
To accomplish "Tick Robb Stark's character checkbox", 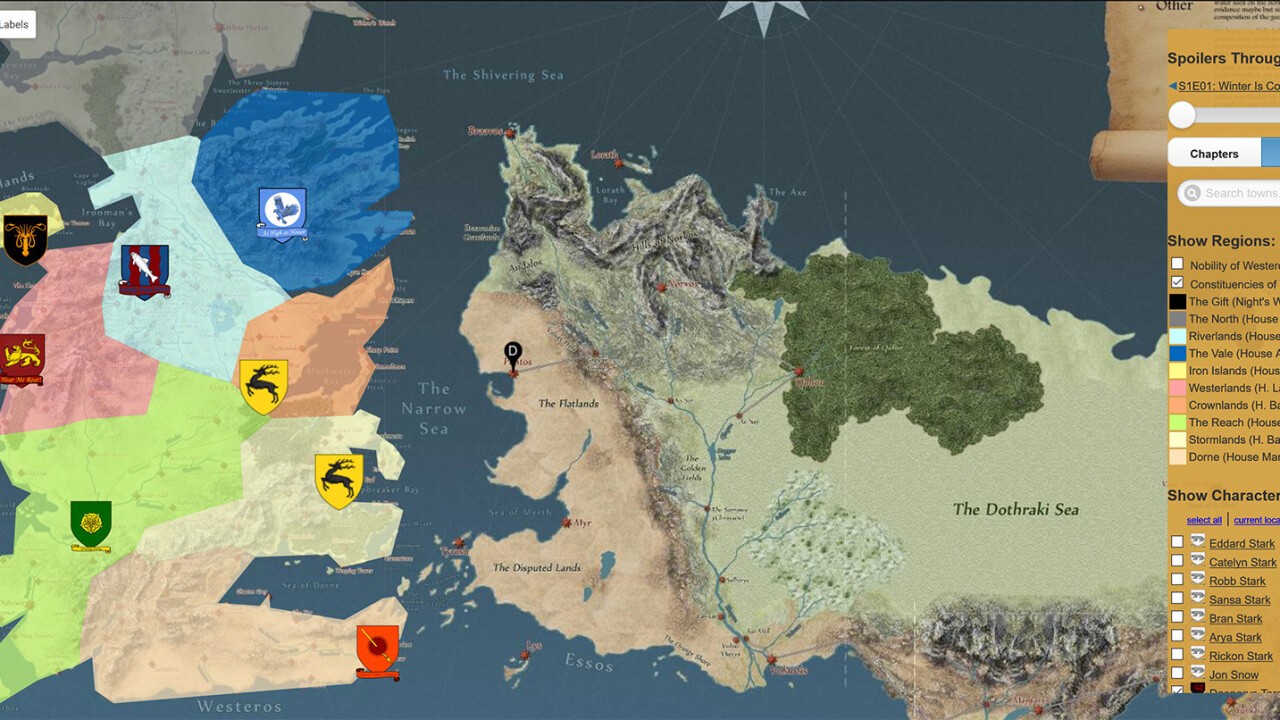I will [x=1177, y=579].
